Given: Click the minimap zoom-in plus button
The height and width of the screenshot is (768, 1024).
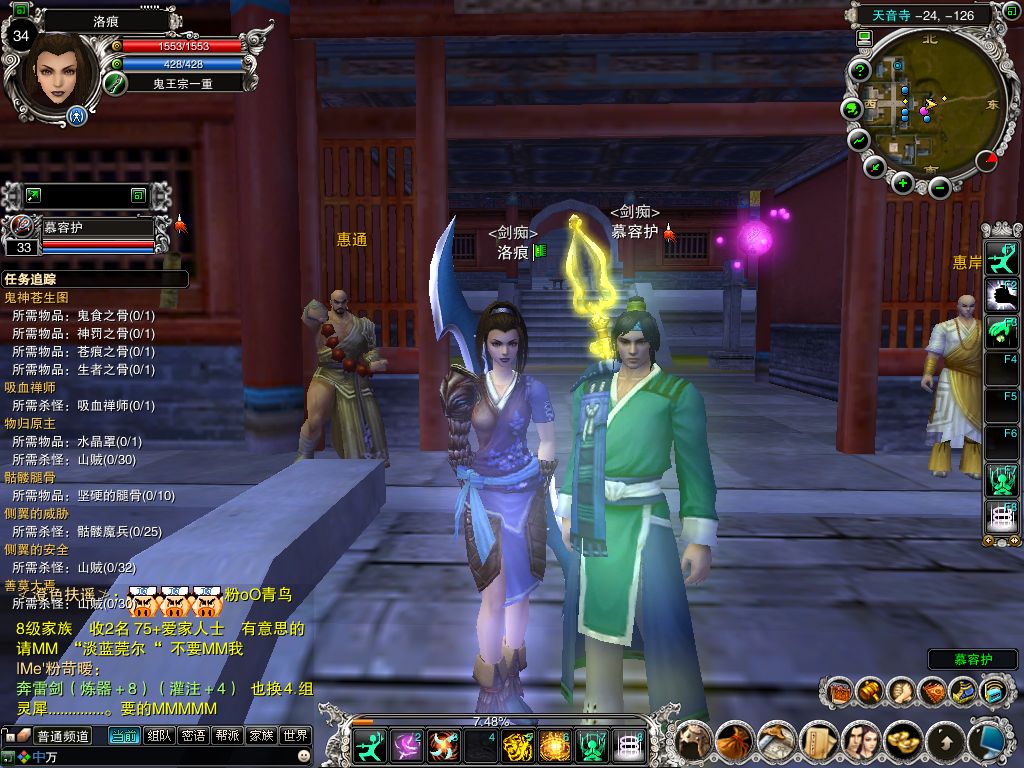Looking at the screenshot, I should pyautogui.click(x=903, y=182).
